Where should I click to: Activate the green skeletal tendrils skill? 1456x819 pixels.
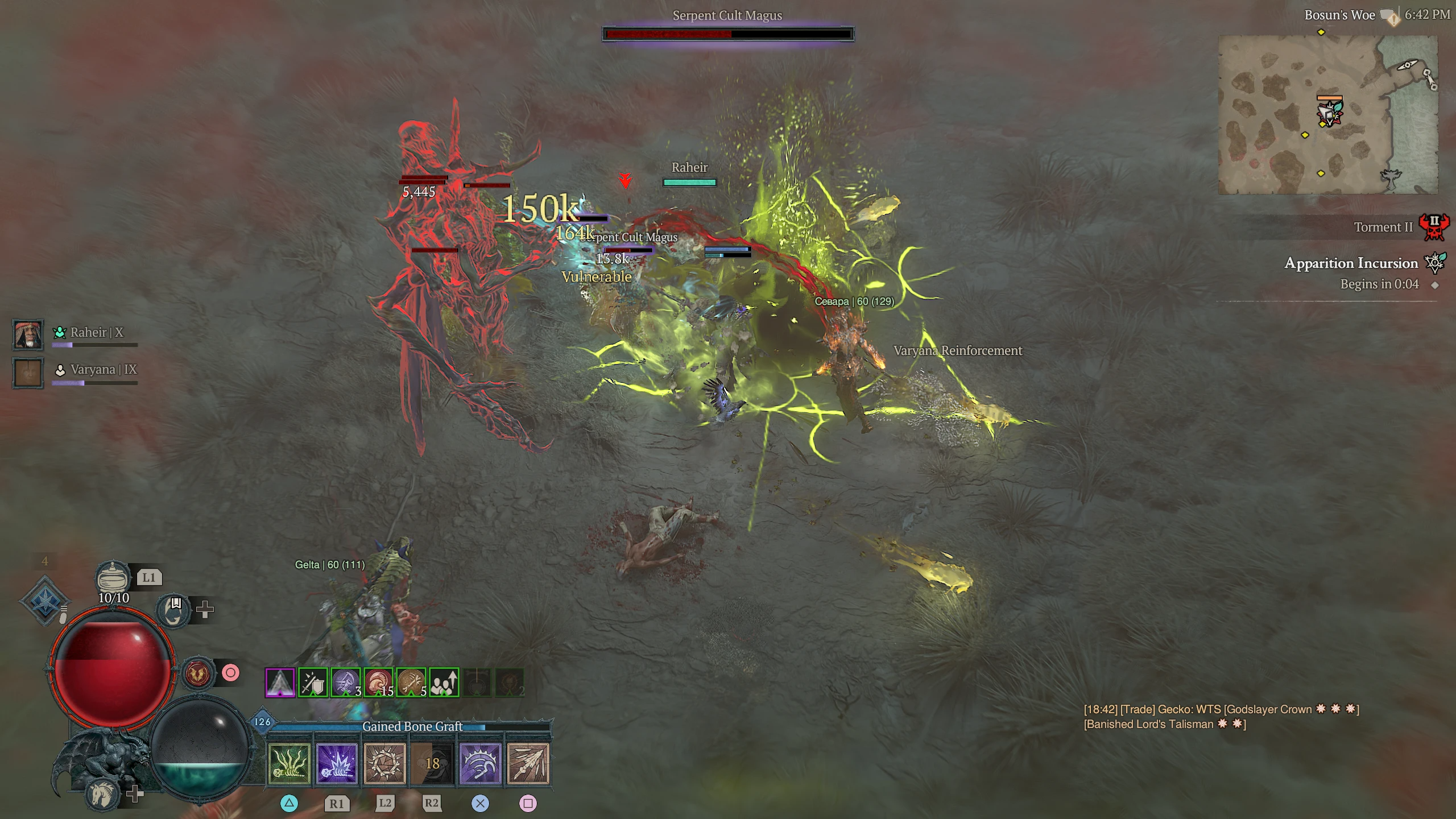click(x=289, y=763)
